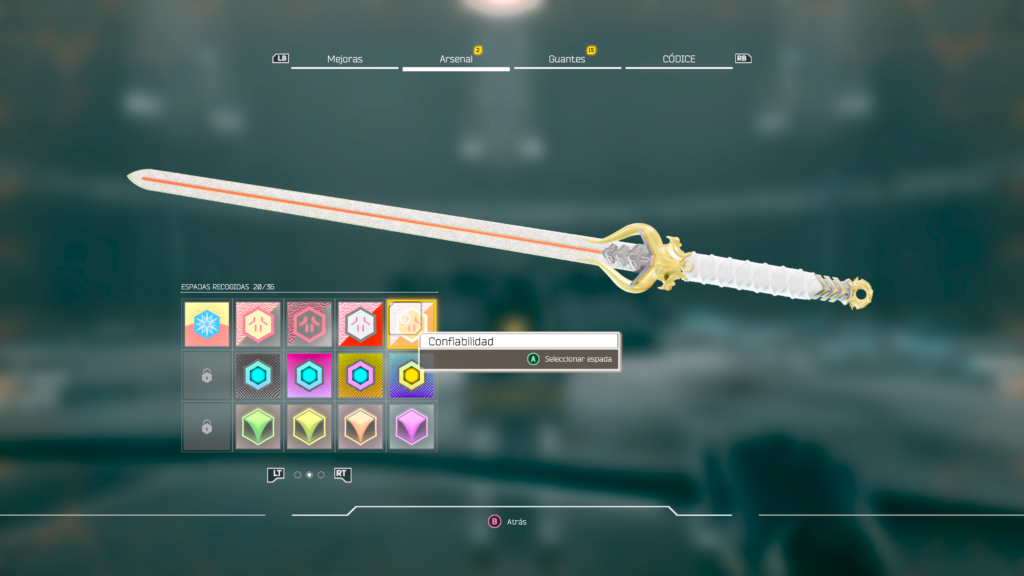Image resolution: width=1024 pixels, height=576 pixels.
Task: Click the Seleccionar espada option
Action: 571,359
